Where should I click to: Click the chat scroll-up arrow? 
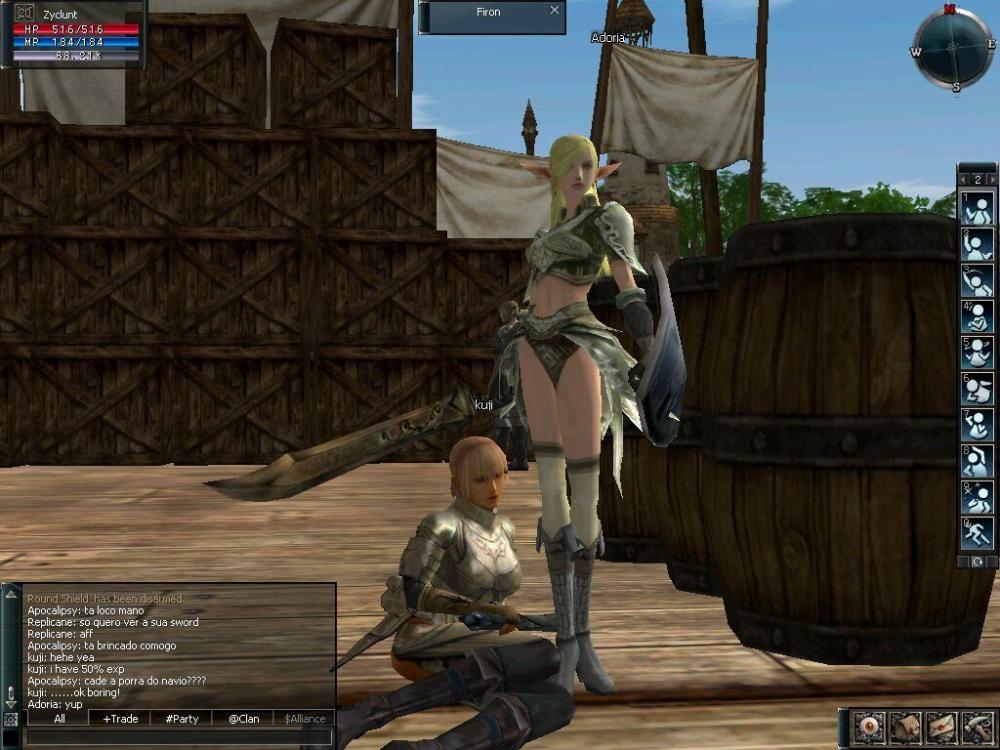(x=11, y=594)
